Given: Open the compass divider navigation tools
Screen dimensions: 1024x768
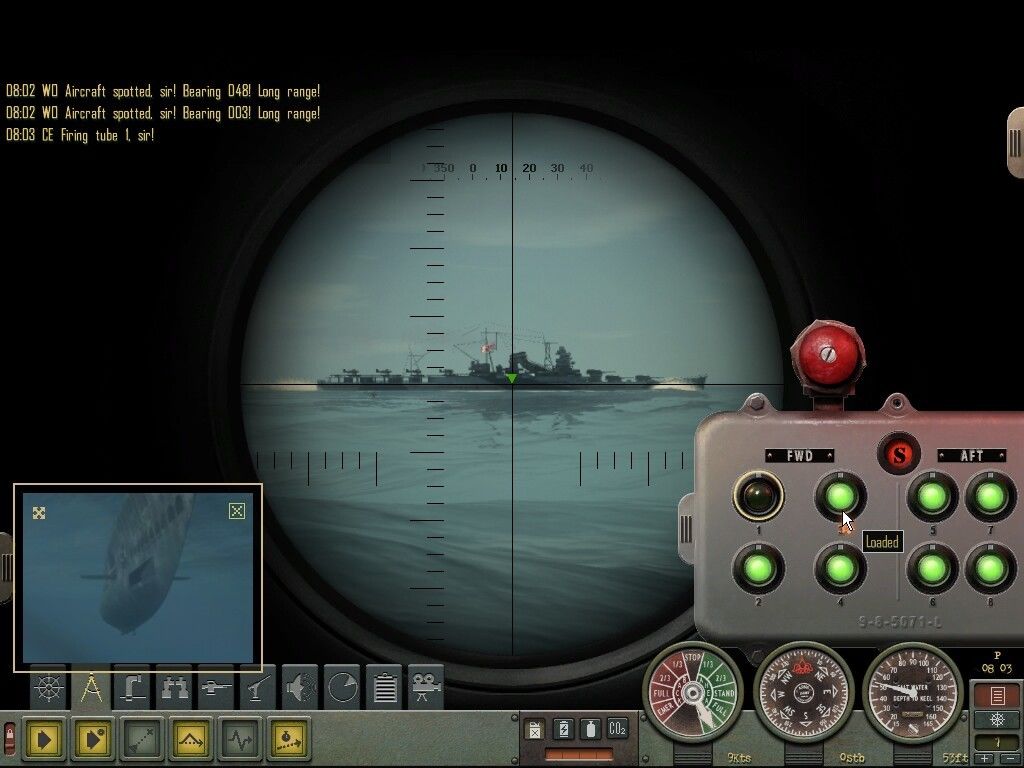Looking at the screenshot, I should 91,688.
